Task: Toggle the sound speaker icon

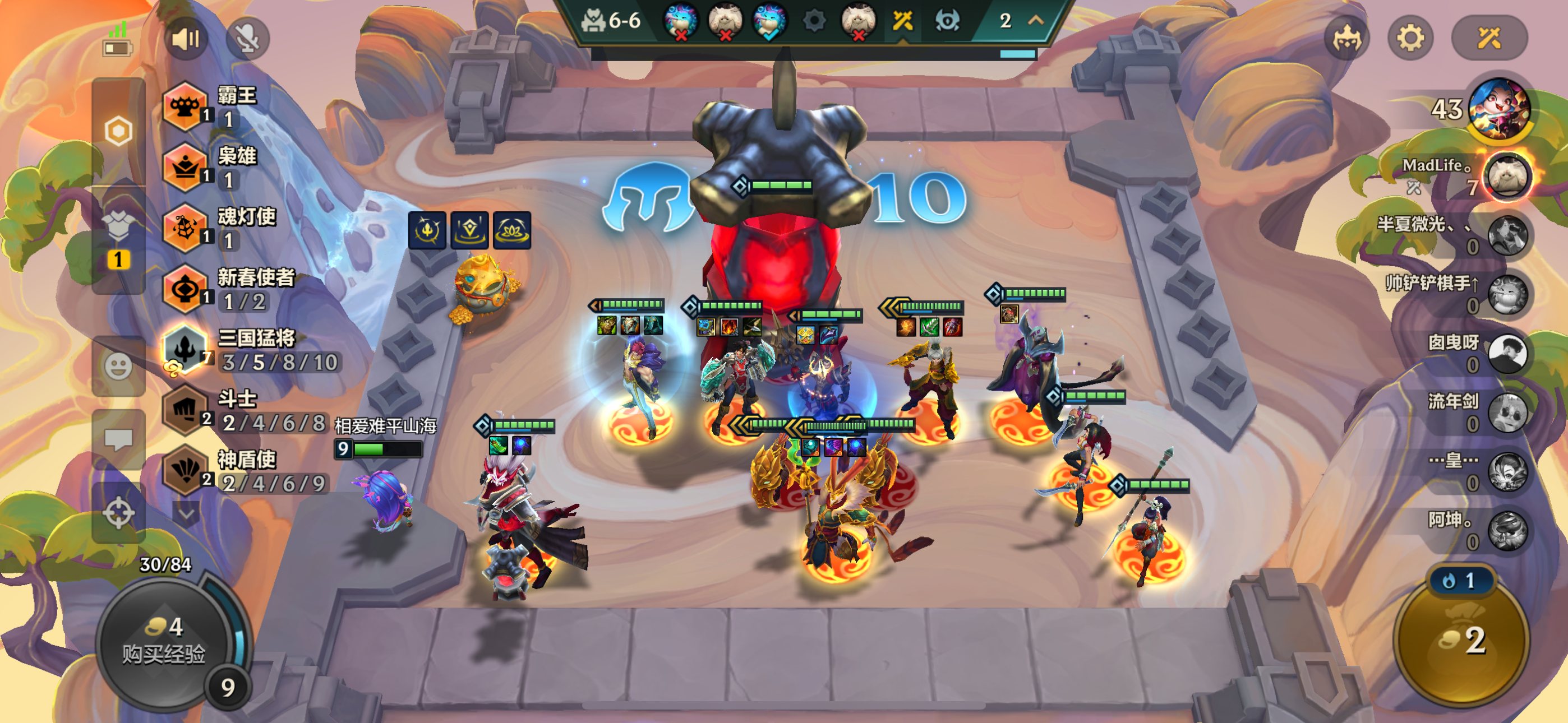Action: [x=186, y=40]
